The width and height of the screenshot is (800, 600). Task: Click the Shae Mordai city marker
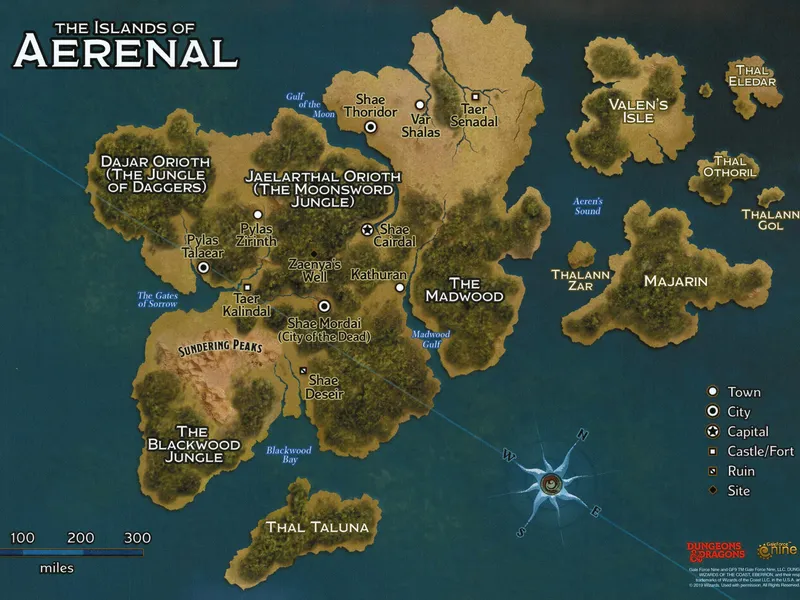point(324,307)
